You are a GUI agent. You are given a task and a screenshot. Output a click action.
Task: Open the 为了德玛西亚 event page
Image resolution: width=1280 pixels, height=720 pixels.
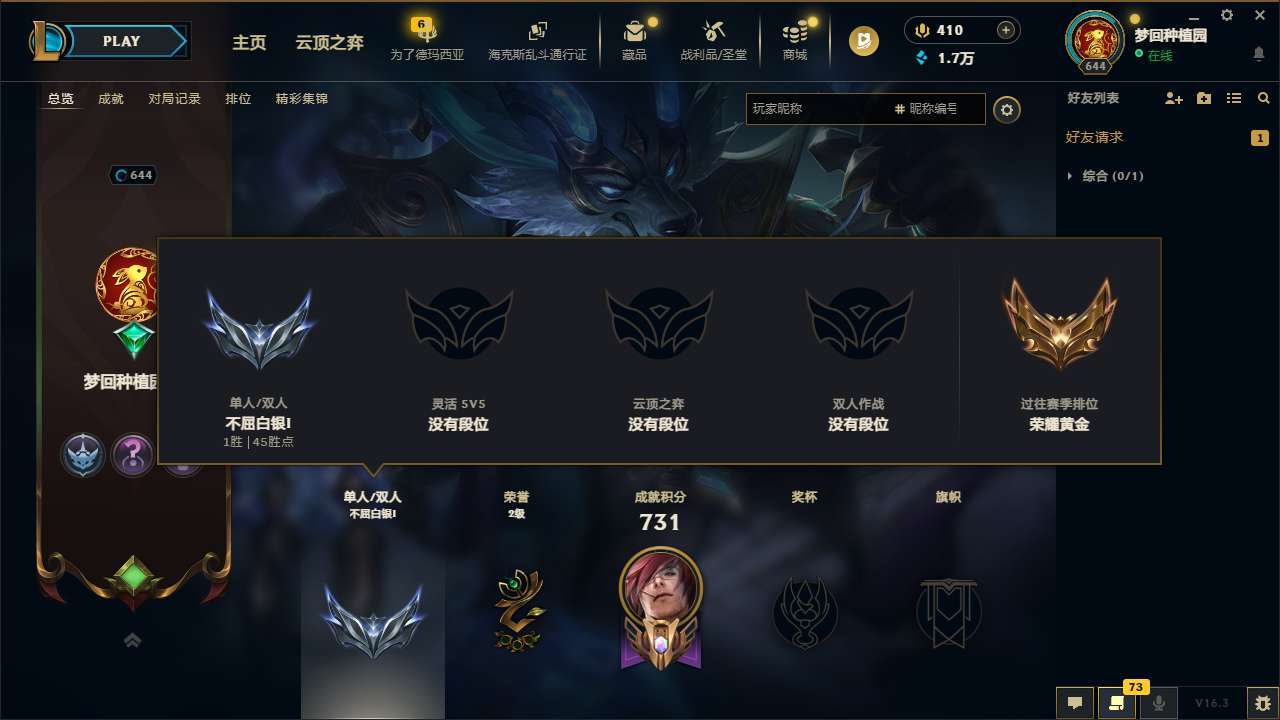pos(427,40)
